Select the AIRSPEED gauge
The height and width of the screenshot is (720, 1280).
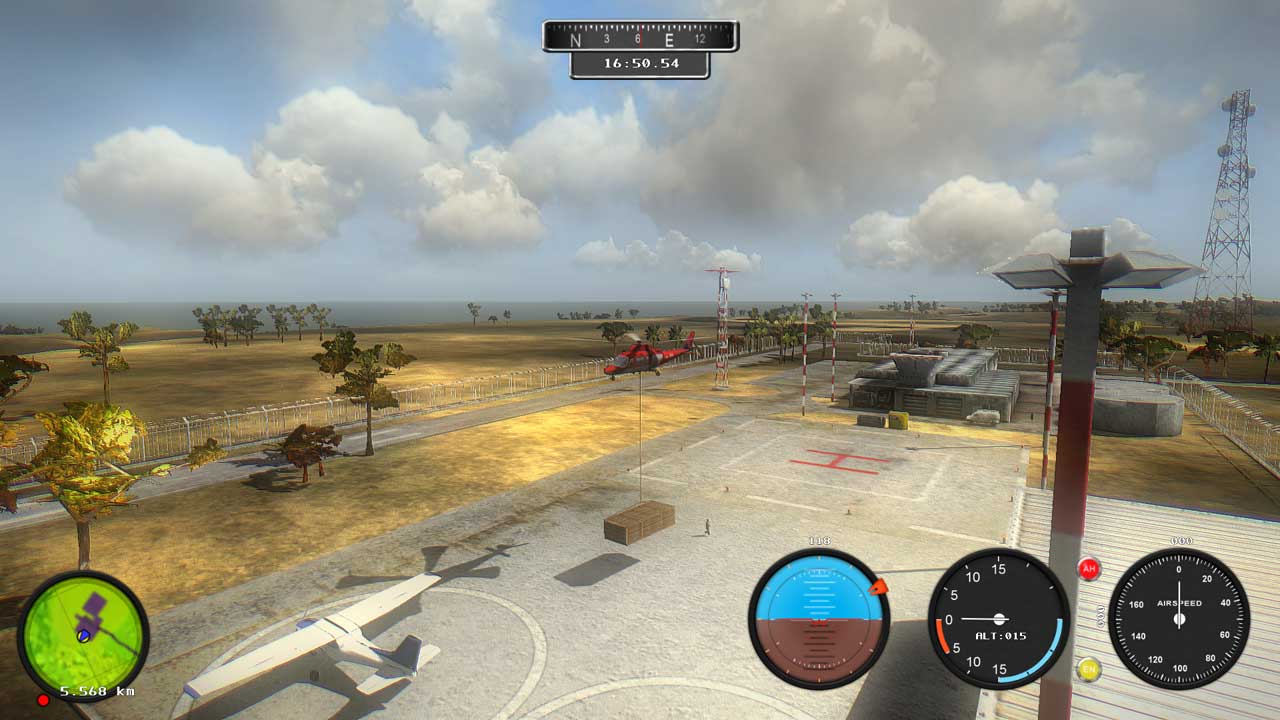point(1180,620)
